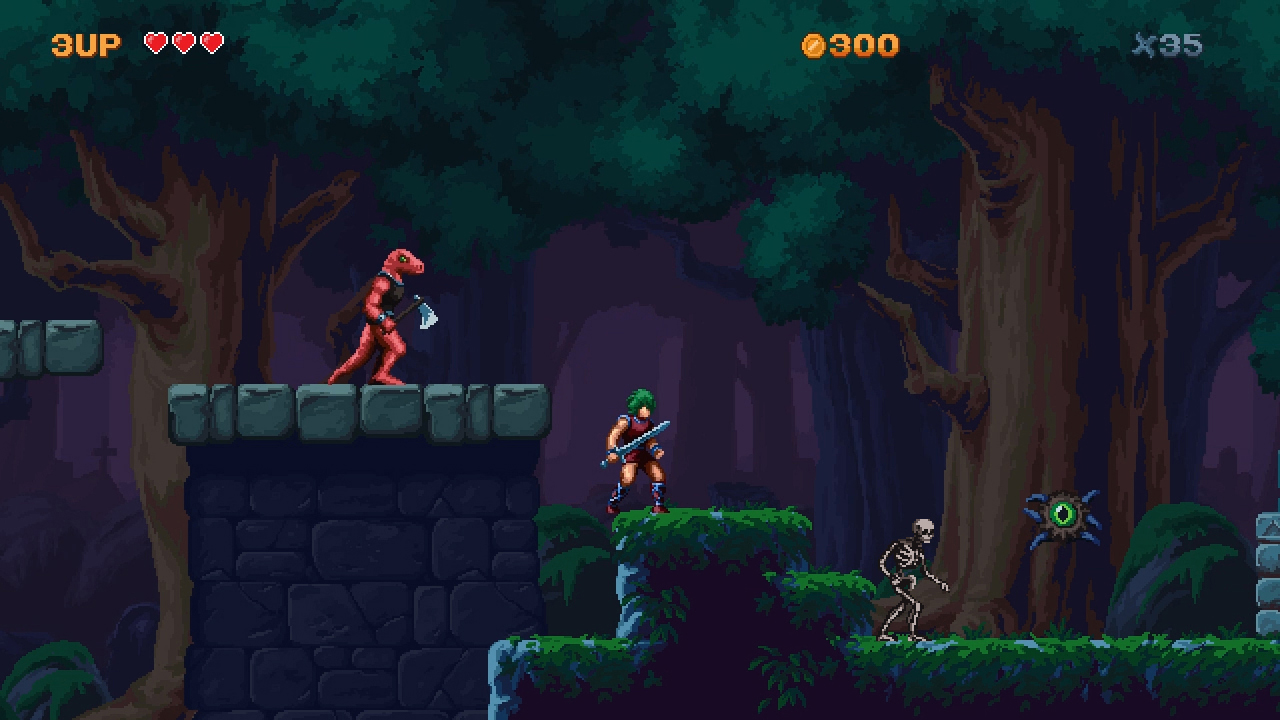
Task: Click the 3UP label in the HUD
Action: click(85, 45)
